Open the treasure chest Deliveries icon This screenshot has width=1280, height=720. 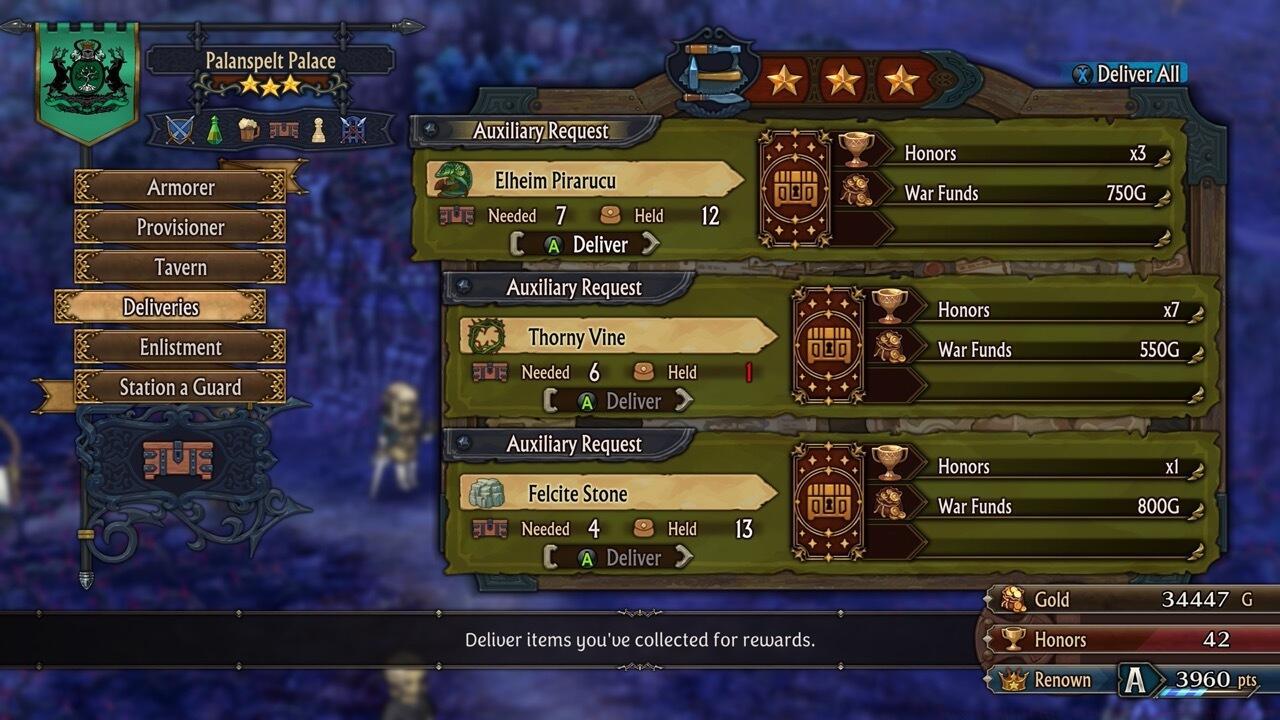click(x=285, y=129)
